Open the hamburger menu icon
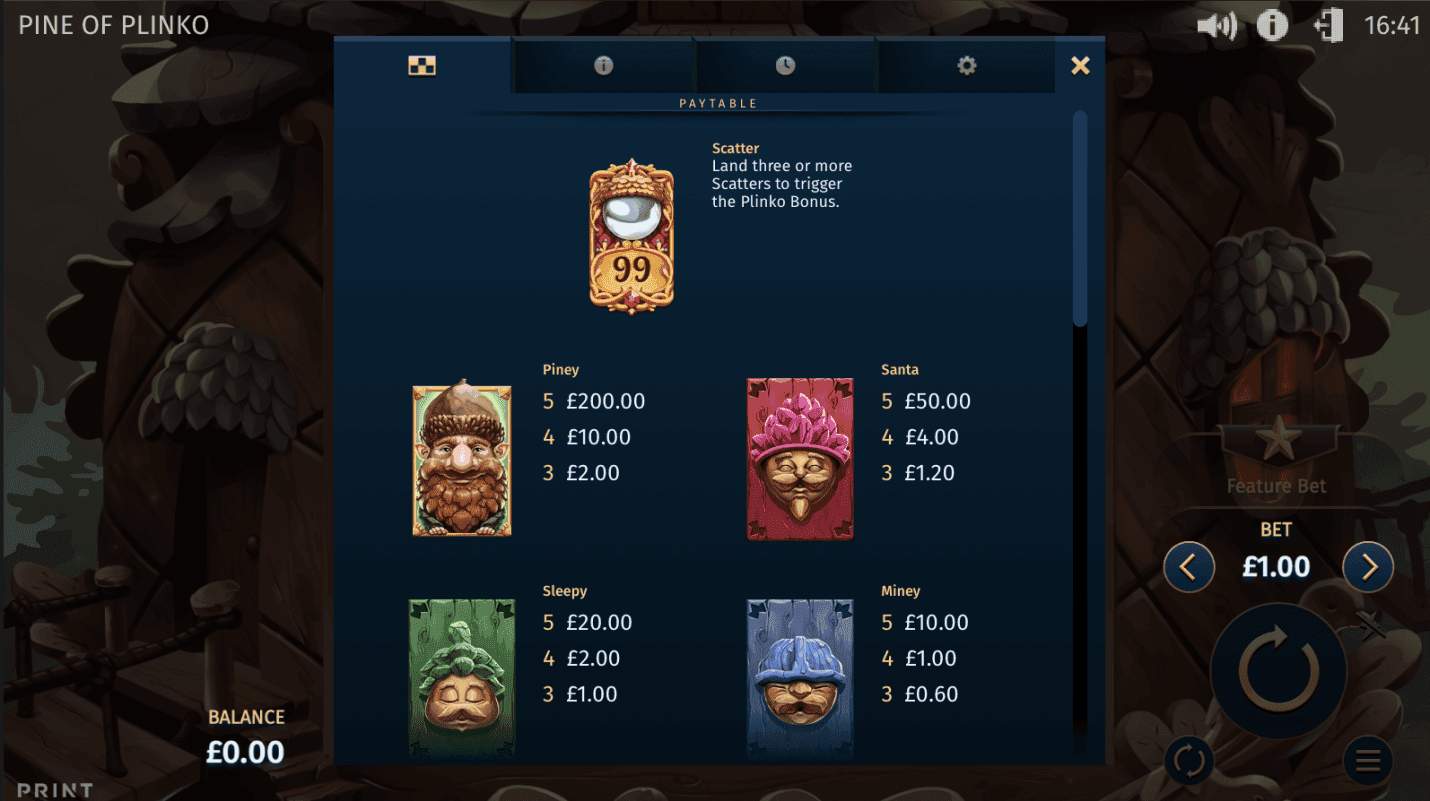This screenshot has width=1430, height=801. pos(1367,760)
